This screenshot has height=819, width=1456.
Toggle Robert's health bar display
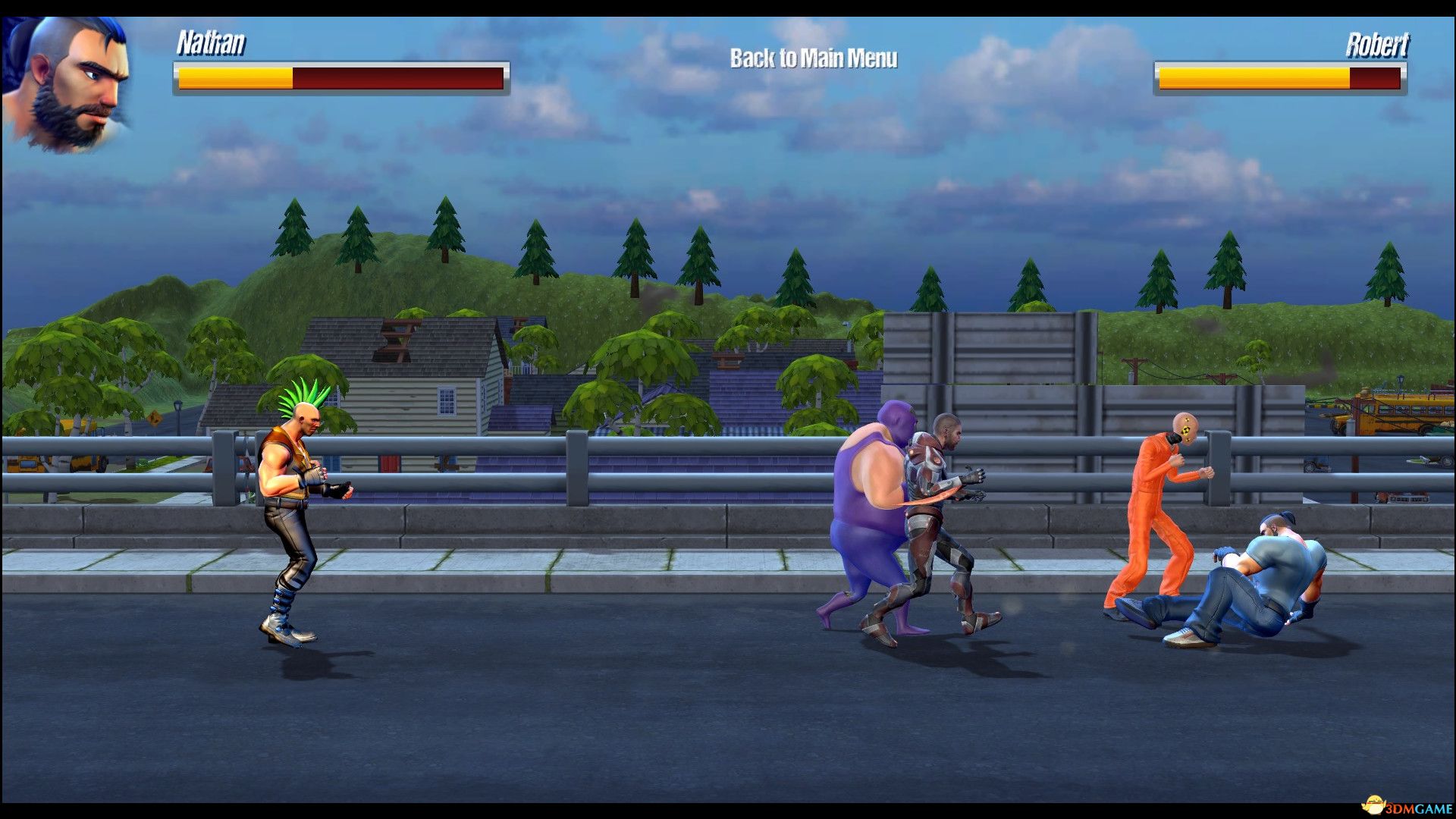[1282, 76]
